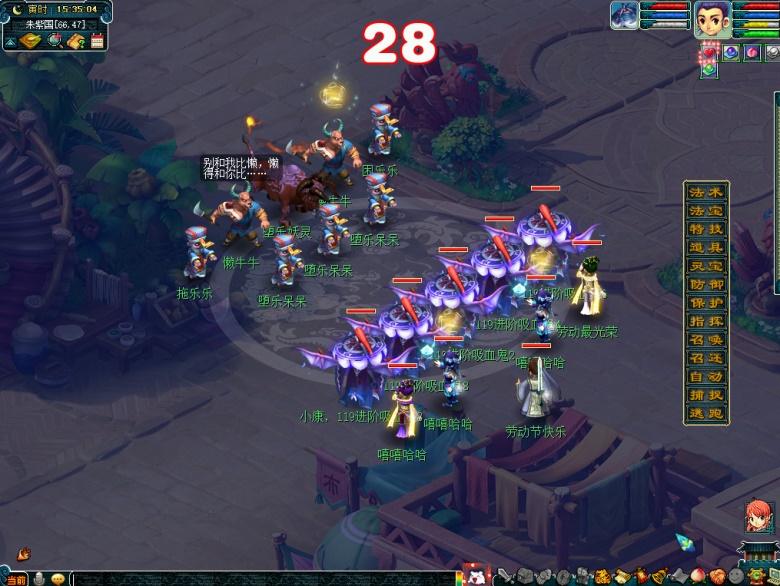Open the calendar icon under location panel
The width and height of the screenshot is (780, 586).
(97, 41)
